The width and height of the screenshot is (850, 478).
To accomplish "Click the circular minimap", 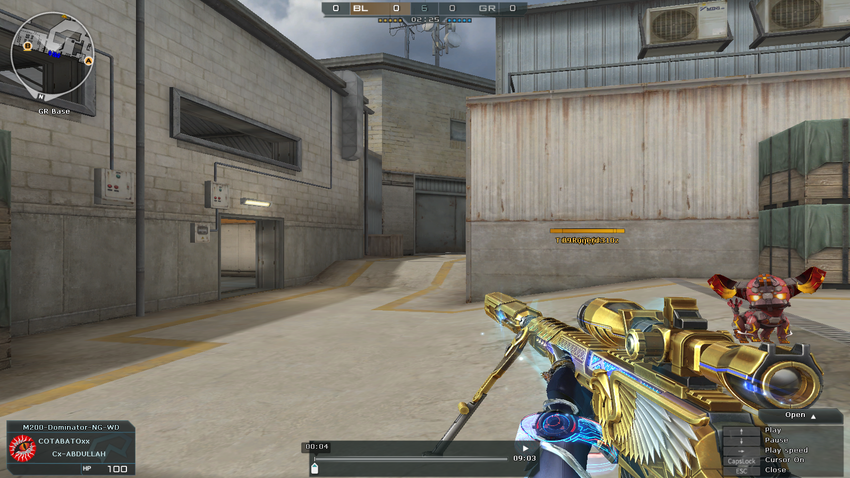I will pos(52,54).
